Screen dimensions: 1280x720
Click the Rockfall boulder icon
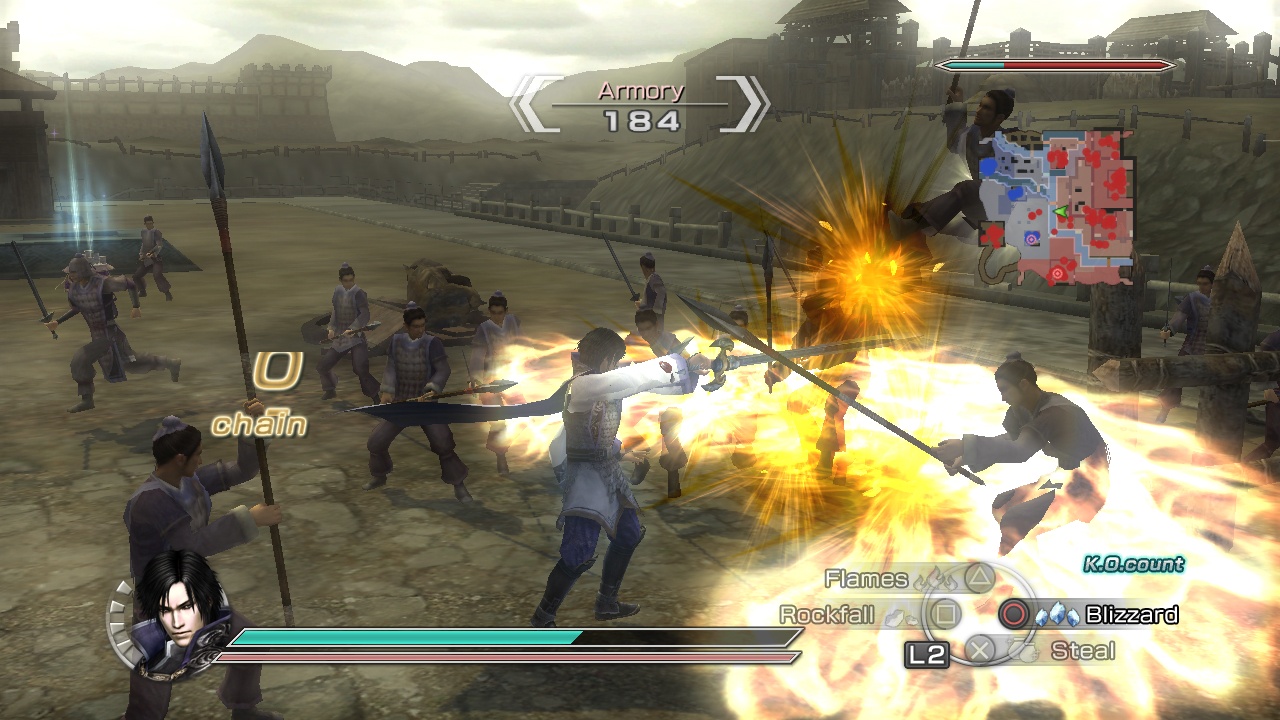pos(901,618)
